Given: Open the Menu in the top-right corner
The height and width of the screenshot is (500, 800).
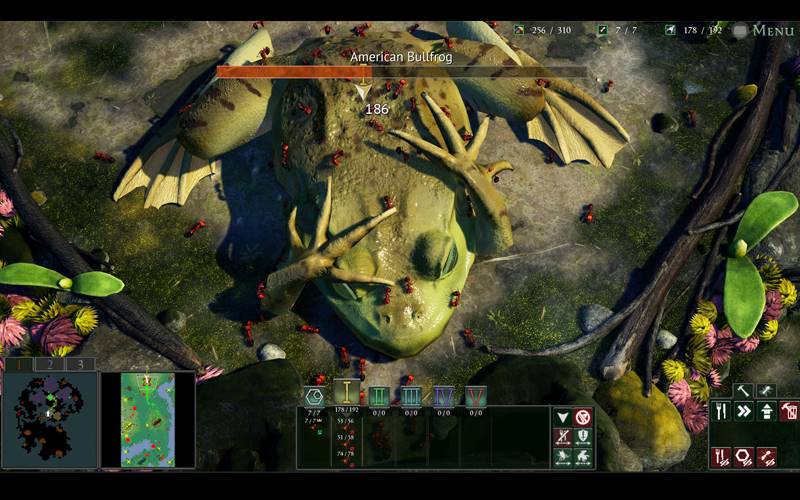Looking at the screenshot, I should pyautogui.click(x=765, y=30).
